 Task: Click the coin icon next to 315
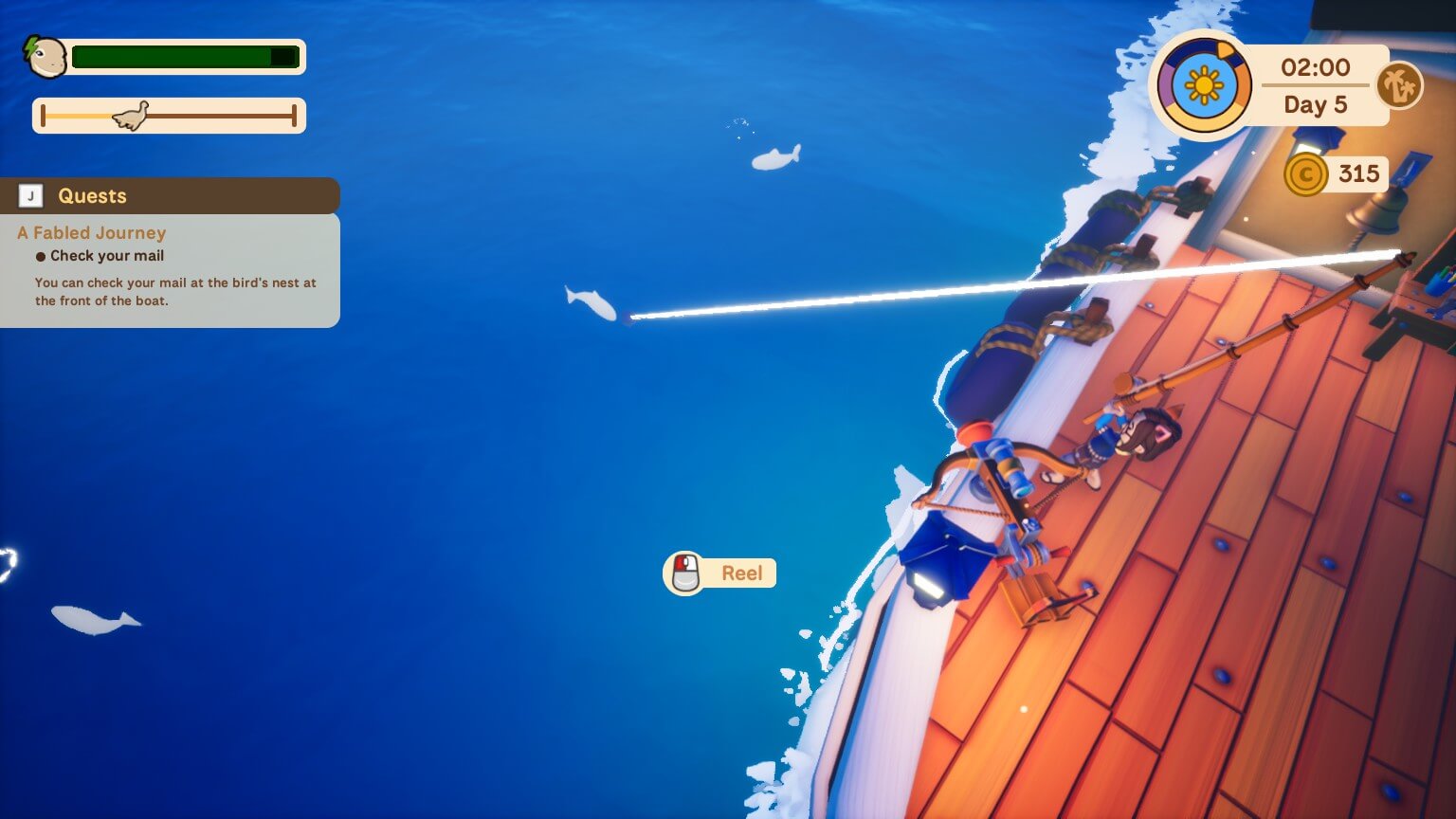pyautogui.click(x=1307, y=174)
